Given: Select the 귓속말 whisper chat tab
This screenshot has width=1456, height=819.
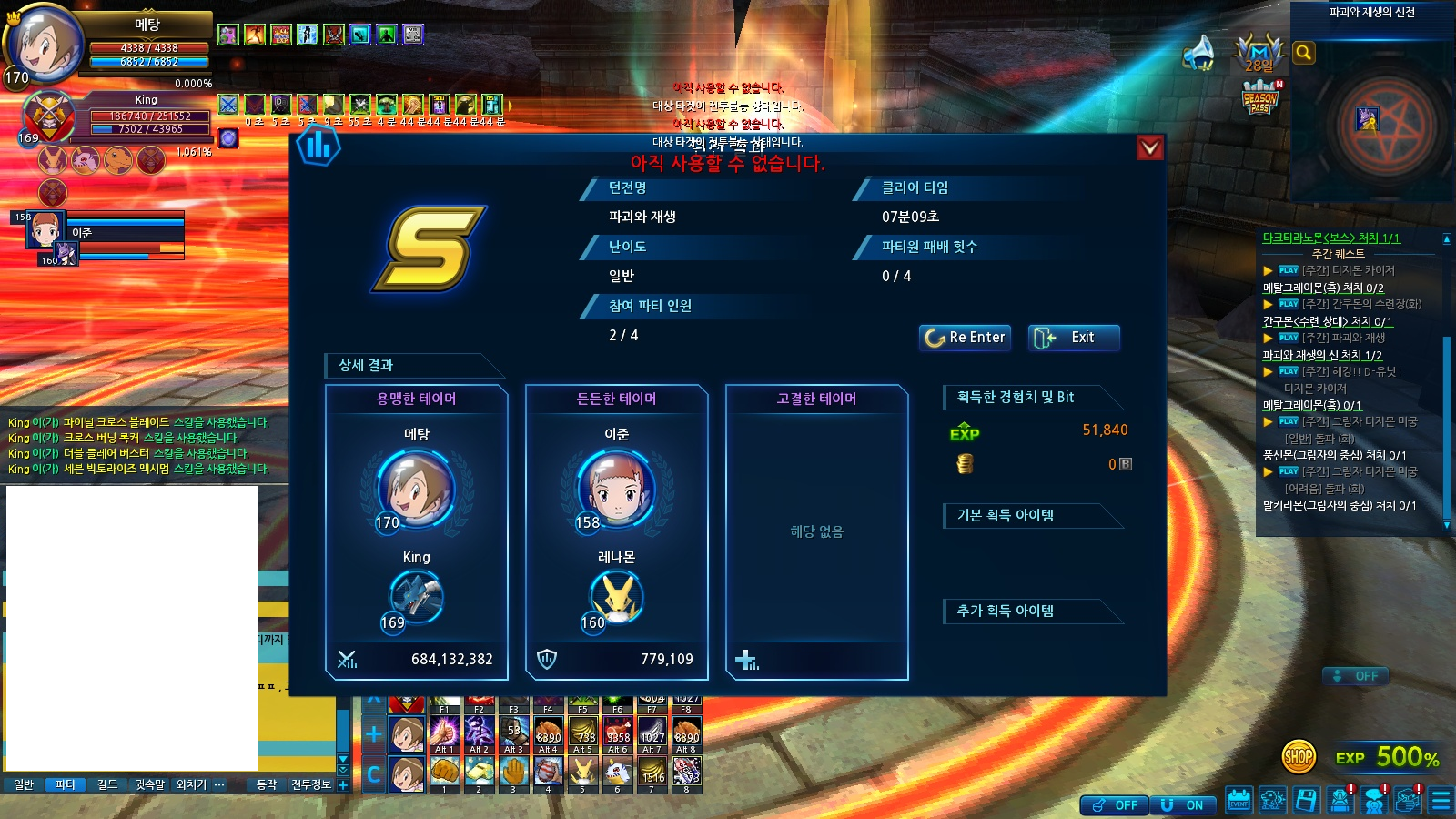Looking at the screenshot, I should click(x=149, y=784).
